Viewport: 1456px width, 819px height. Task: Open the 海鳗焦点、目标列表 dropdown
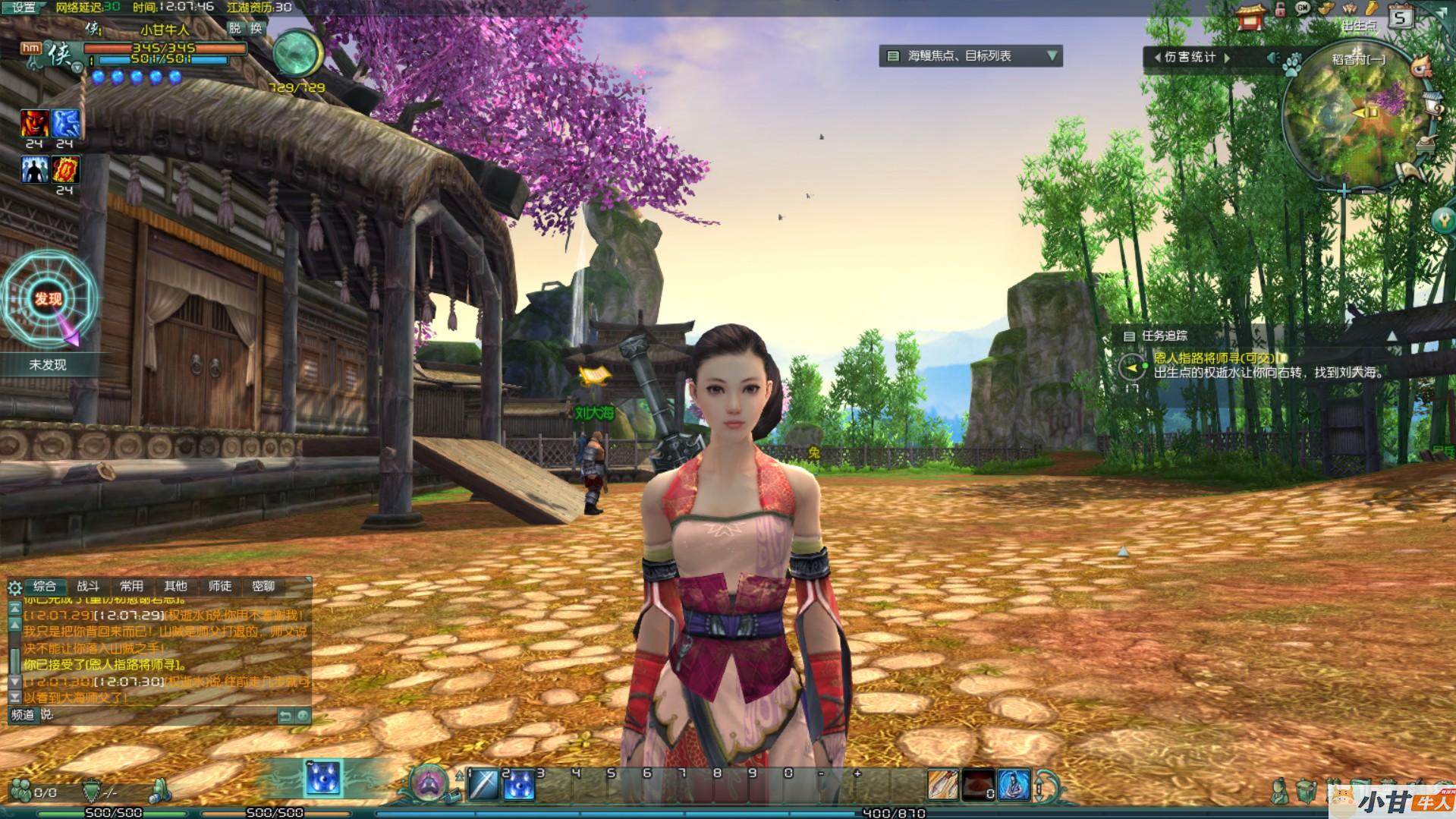click(1052, 55)
